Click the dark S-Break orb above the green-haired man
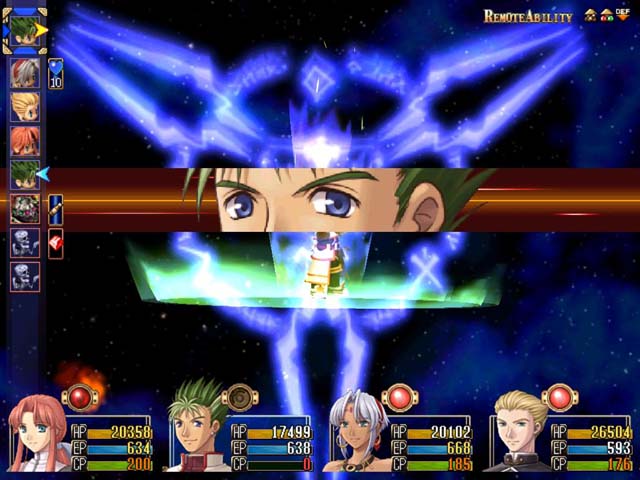The image size is (640, 480). coord(239,397)
